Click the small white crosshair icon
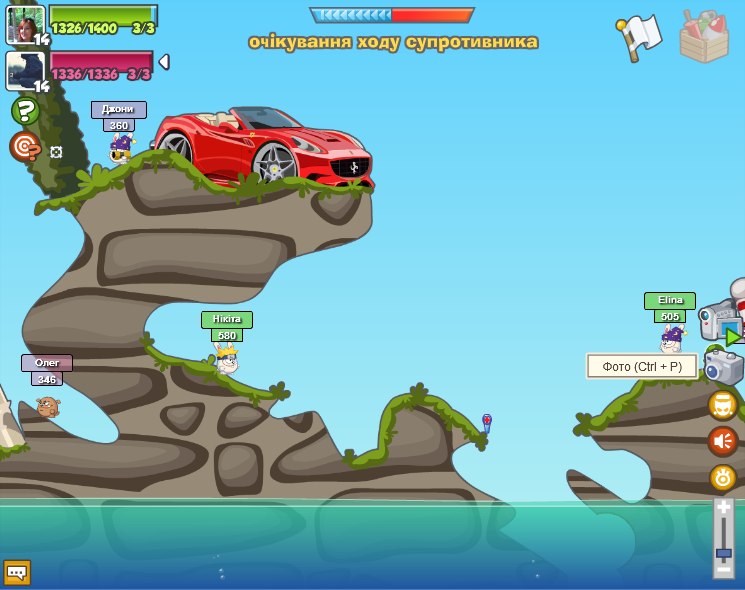The image size is (745, 590). tap(56, 152)
